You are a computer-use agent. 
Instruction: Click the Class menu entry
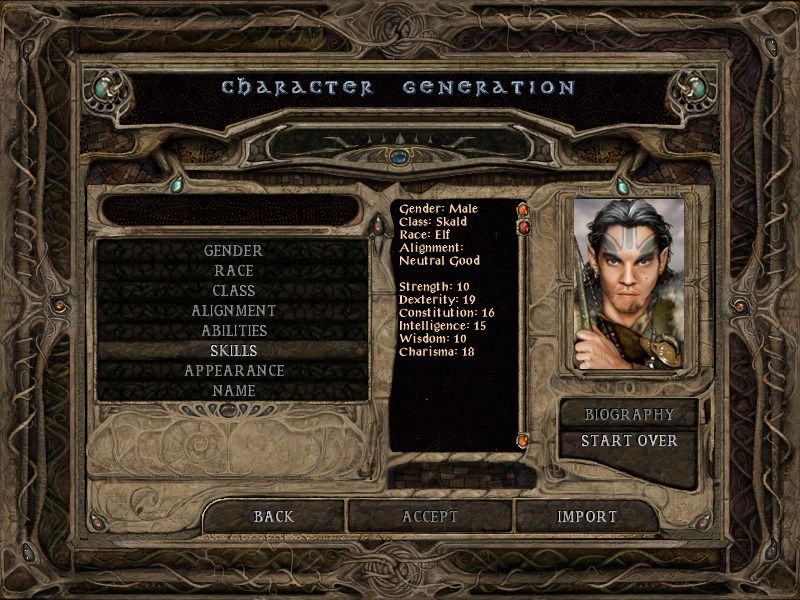pos(233,291)
